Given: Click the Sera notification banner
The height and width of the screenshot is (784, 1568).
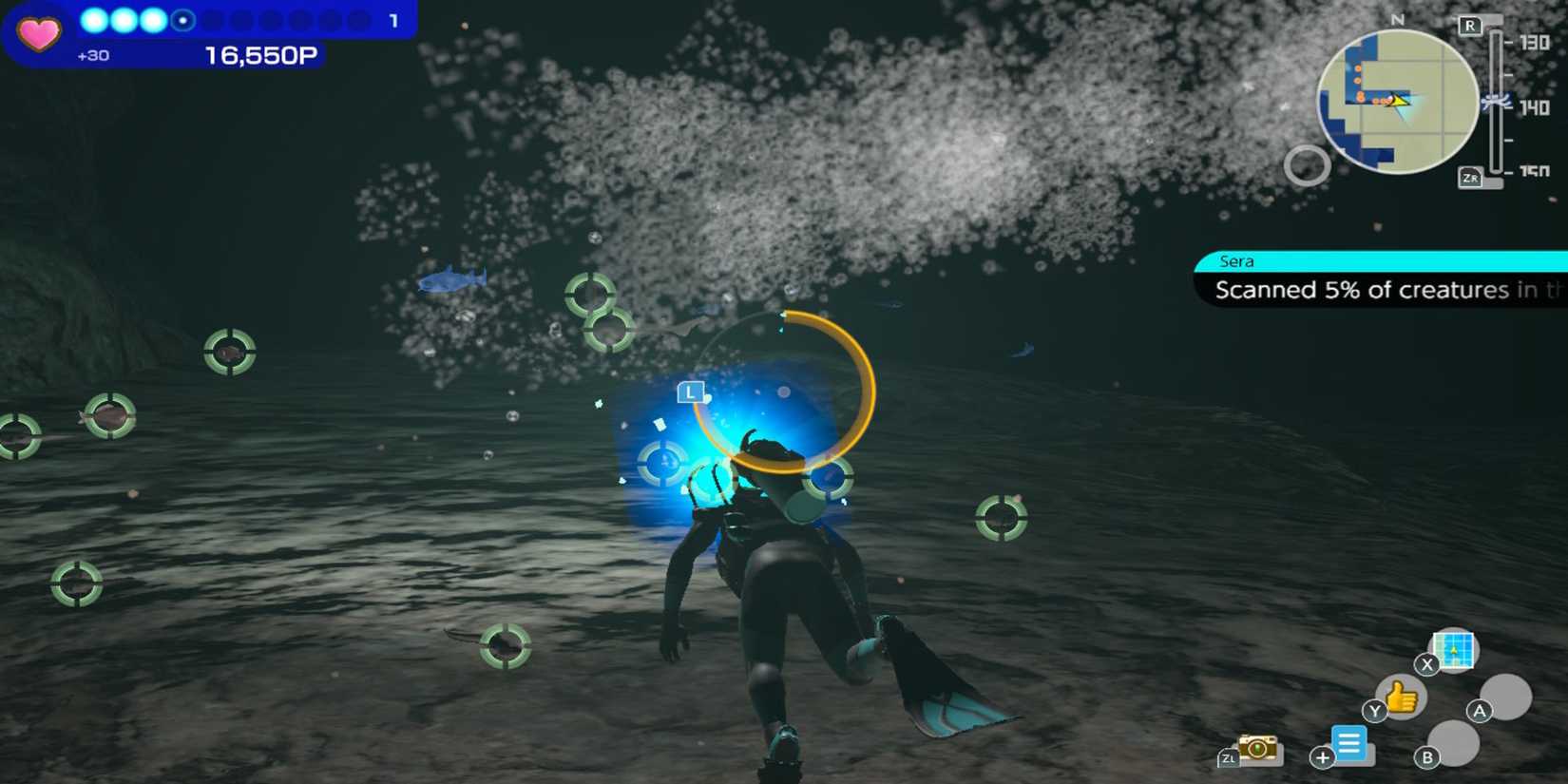Looking at the screenshot, I should click(x=1378, y=276).
